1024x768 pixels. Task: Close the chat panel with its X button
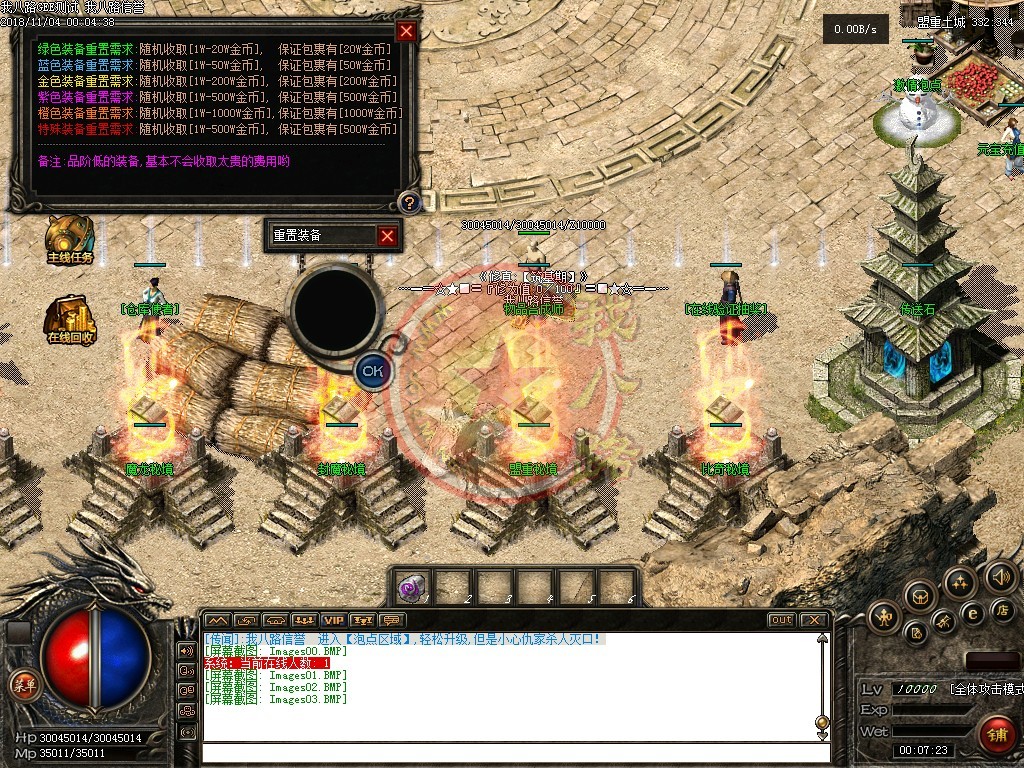pos(814,620)
